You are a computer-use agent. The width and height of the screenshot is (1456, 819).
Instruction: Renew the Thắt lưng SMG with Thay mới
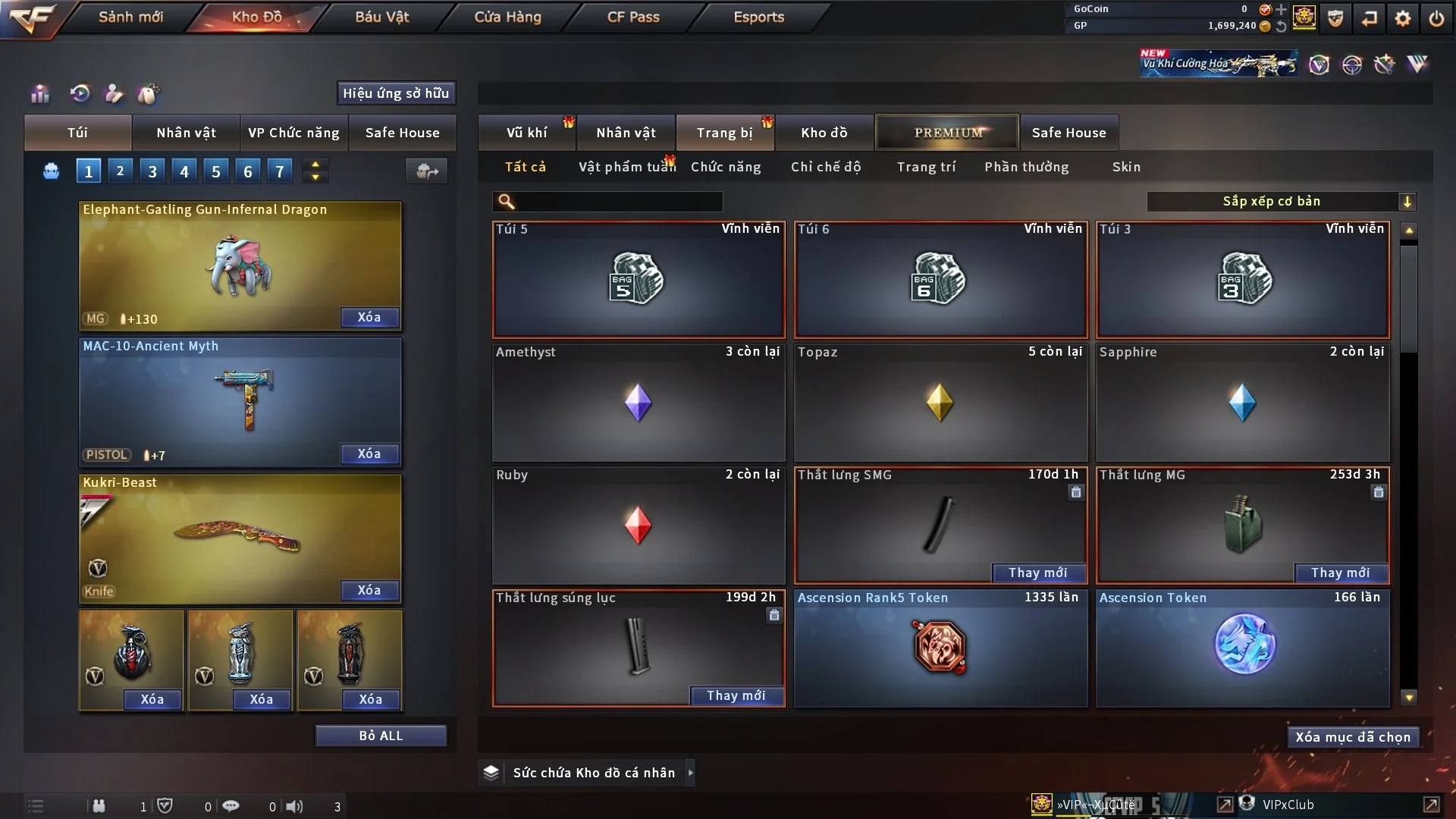click(x=1037, y=573)
